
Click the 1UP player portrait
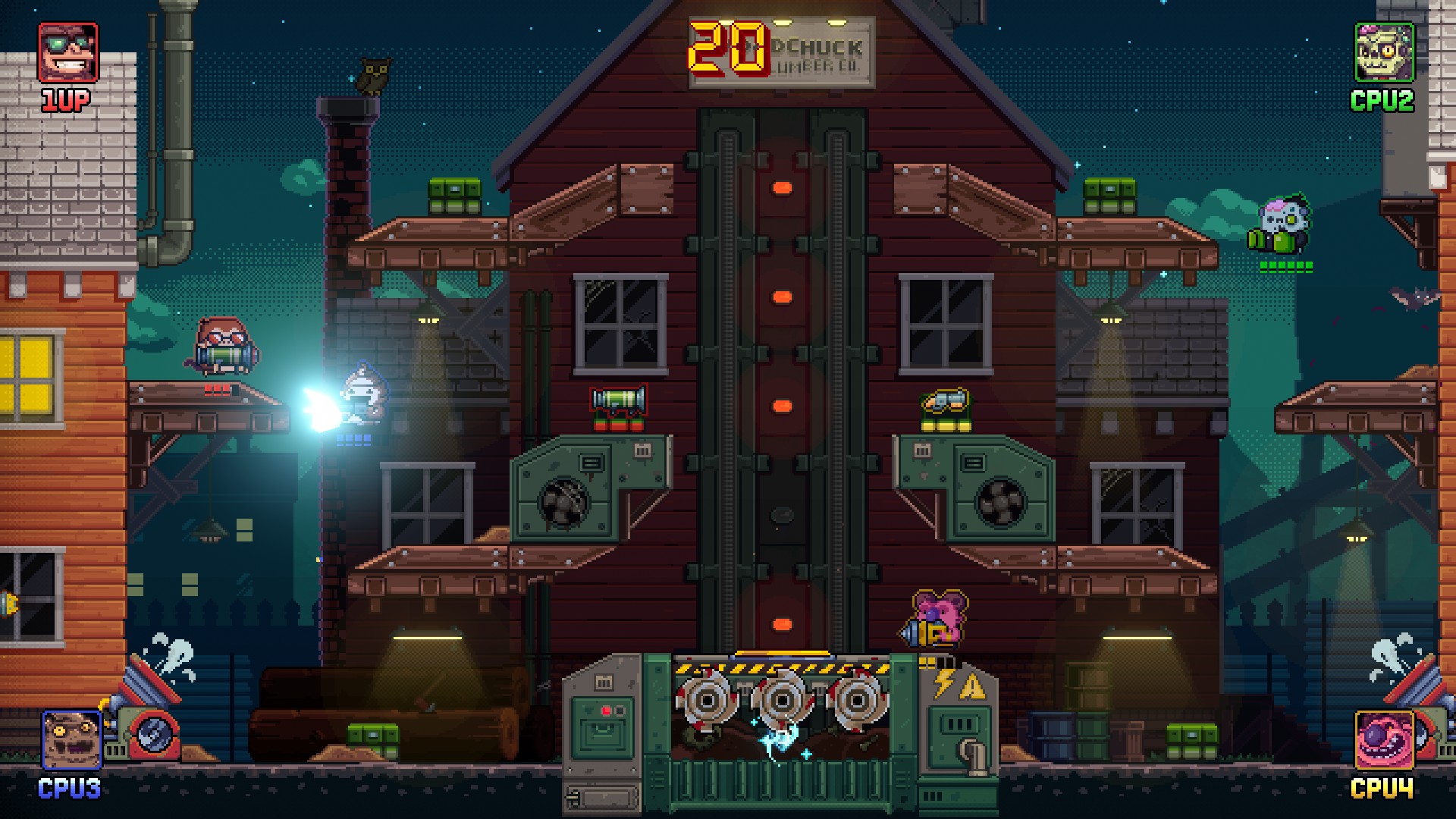68,52
